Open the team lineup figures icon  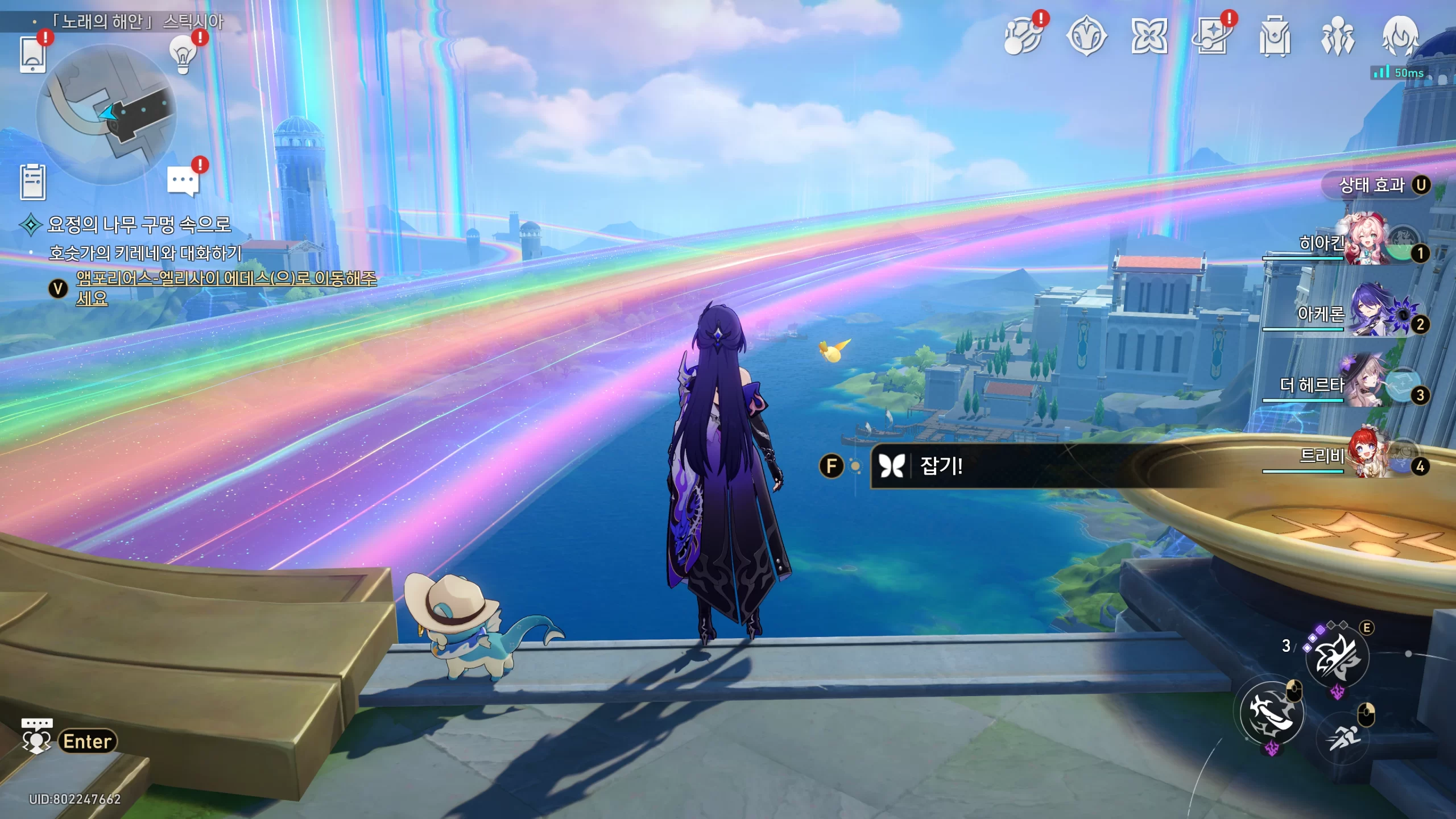click(x=1338, y=38)
